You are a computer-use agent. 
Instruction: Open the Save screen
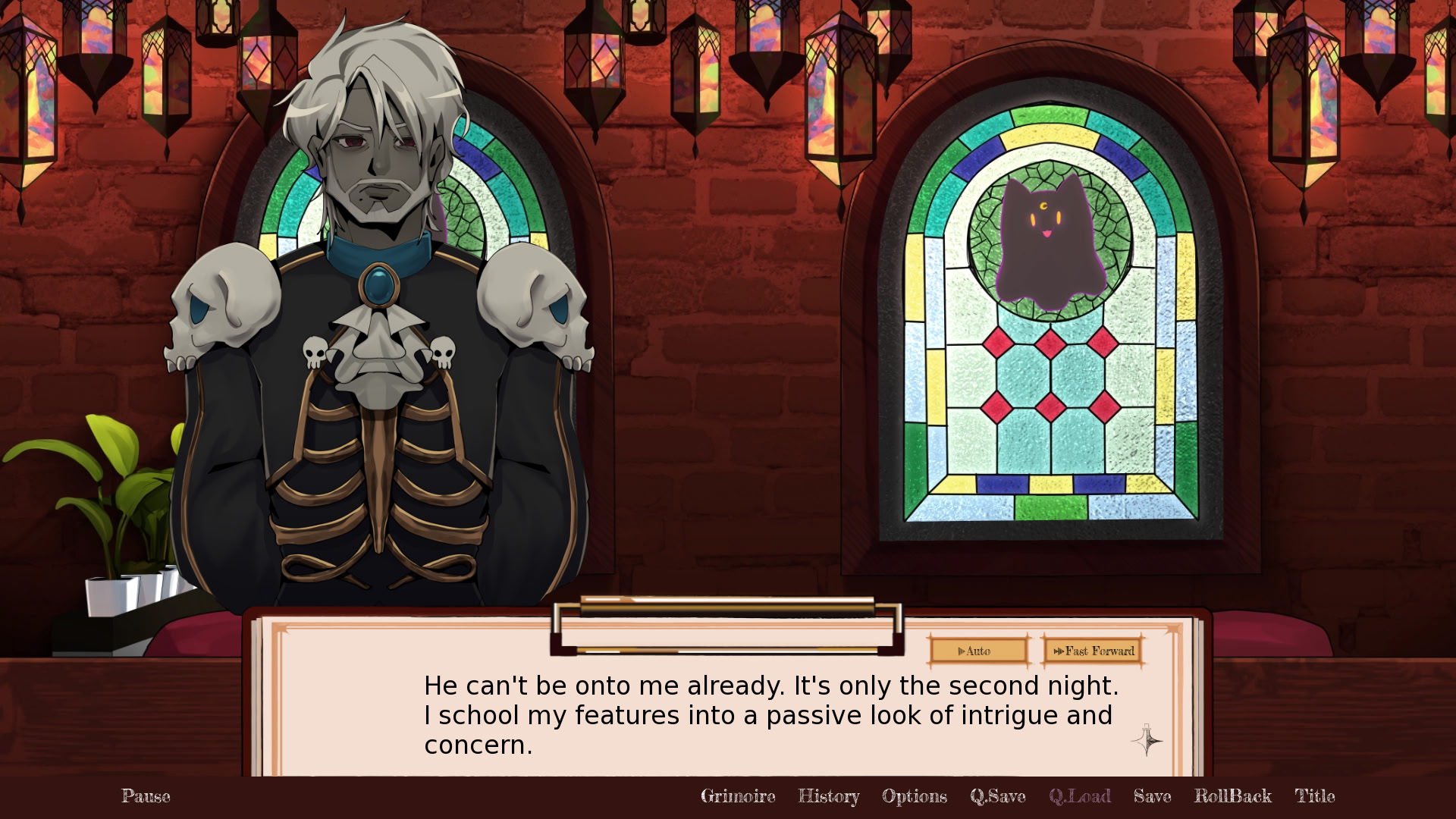coord(1151,797)
